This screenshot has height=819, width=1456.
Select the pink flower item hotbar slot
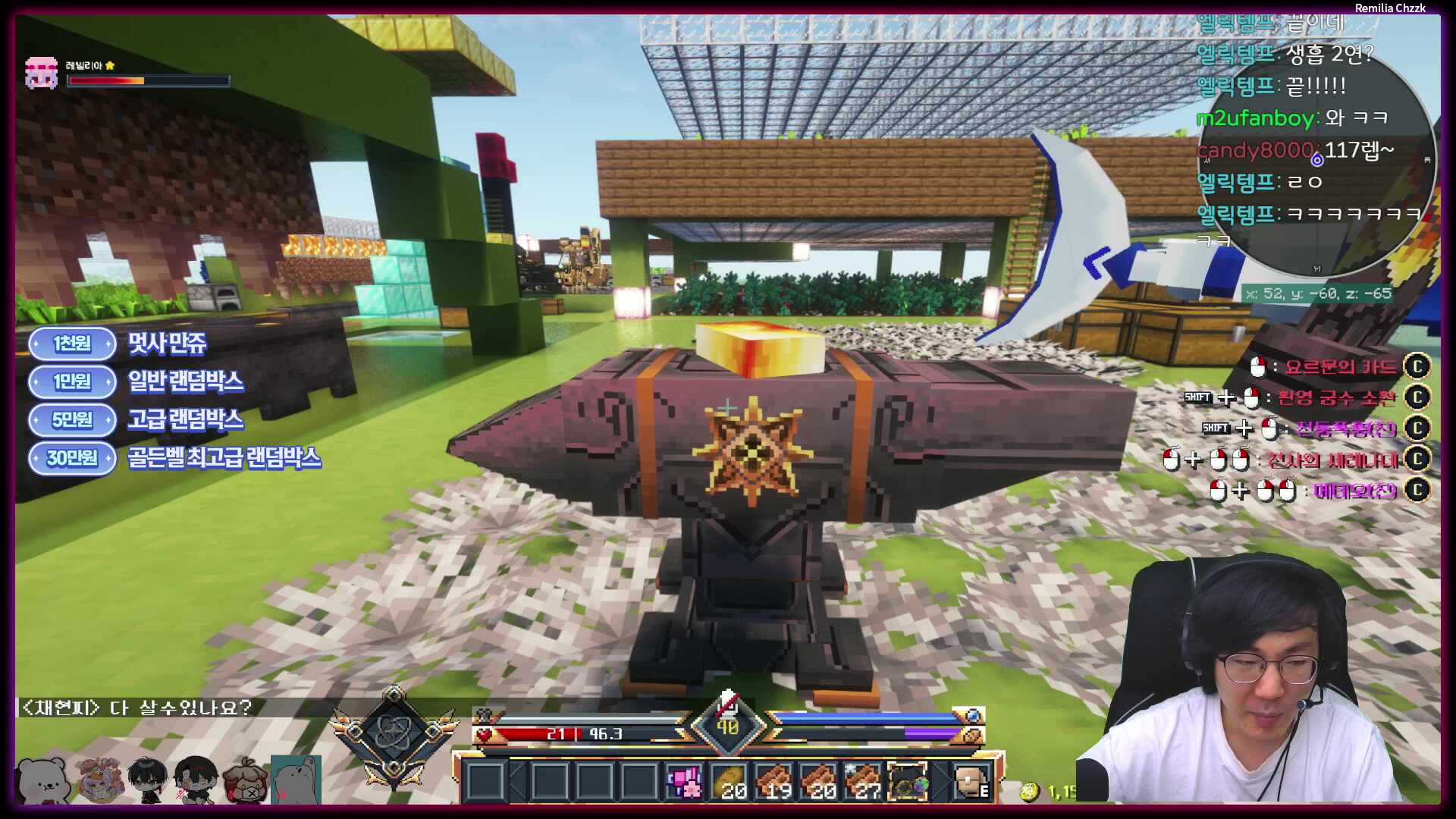point(684,782)
